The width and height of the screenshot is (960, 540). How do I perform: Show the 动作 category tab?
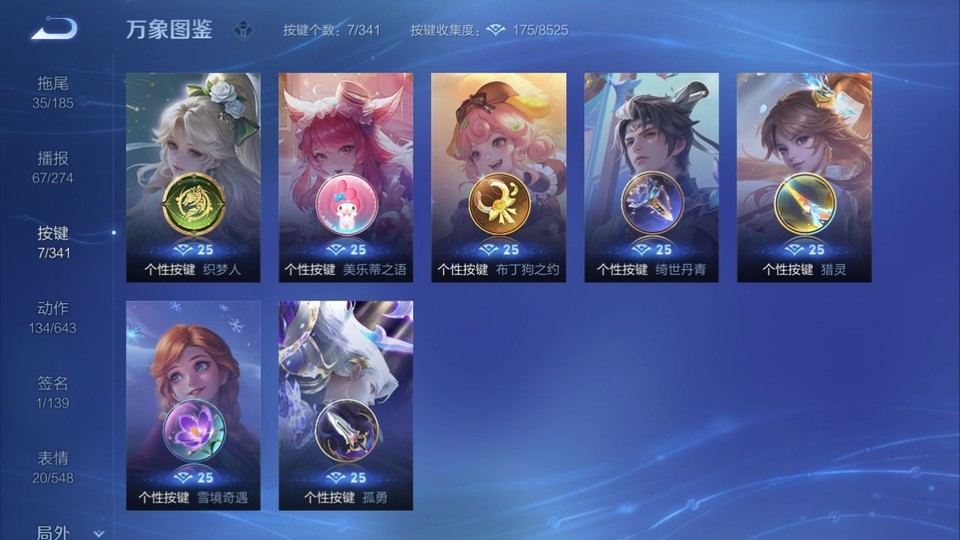(x=54, y=316)
